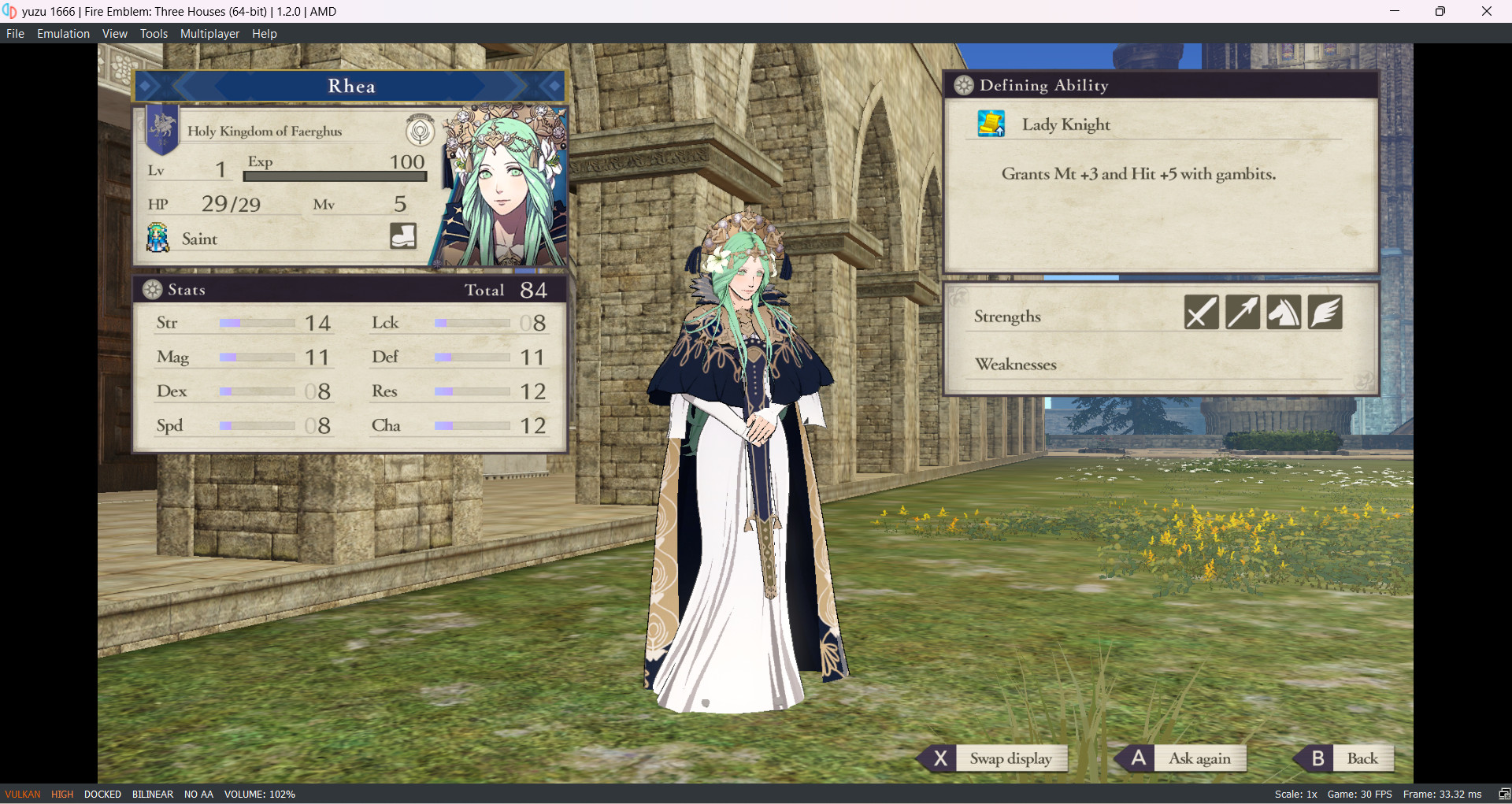Select the flying strength icon
This screenshot has width=1512, height=804.
click(1324, 312)
